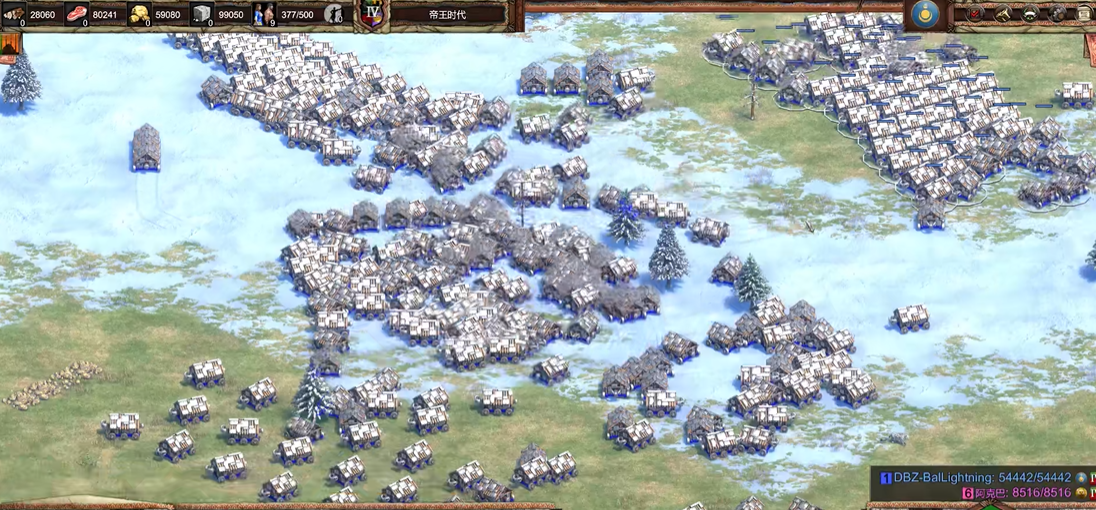1096x510 pixels.
Task: Select the idle villager button
Action: 335,14
